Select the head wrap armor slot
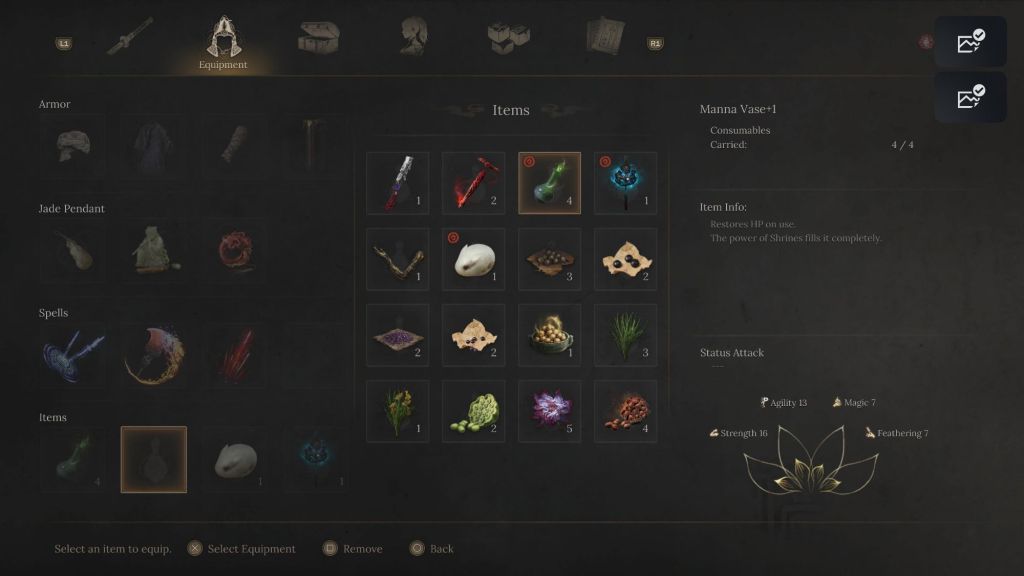 click(x=73, y=146)
